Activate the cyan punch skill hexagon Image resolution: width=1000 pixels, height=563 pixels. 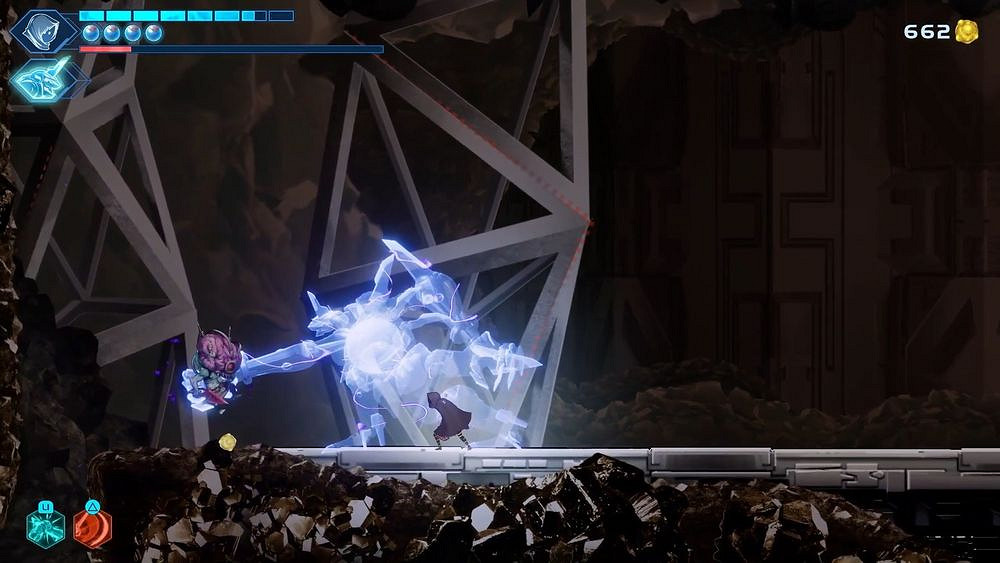pyautogui.click(x=46, y=527)
